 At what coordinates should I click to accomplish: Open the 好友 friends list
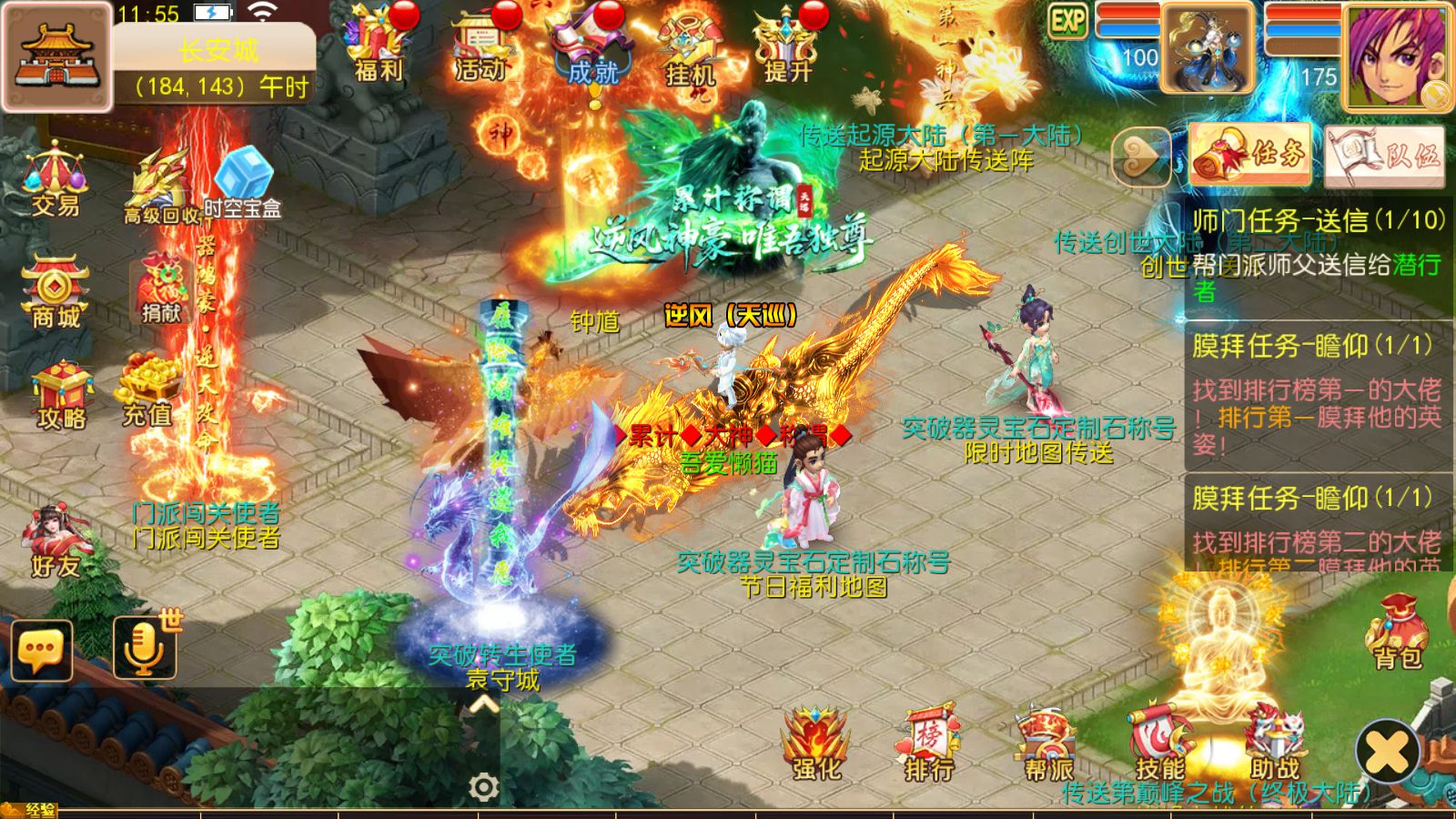click(x=56, y=541)
